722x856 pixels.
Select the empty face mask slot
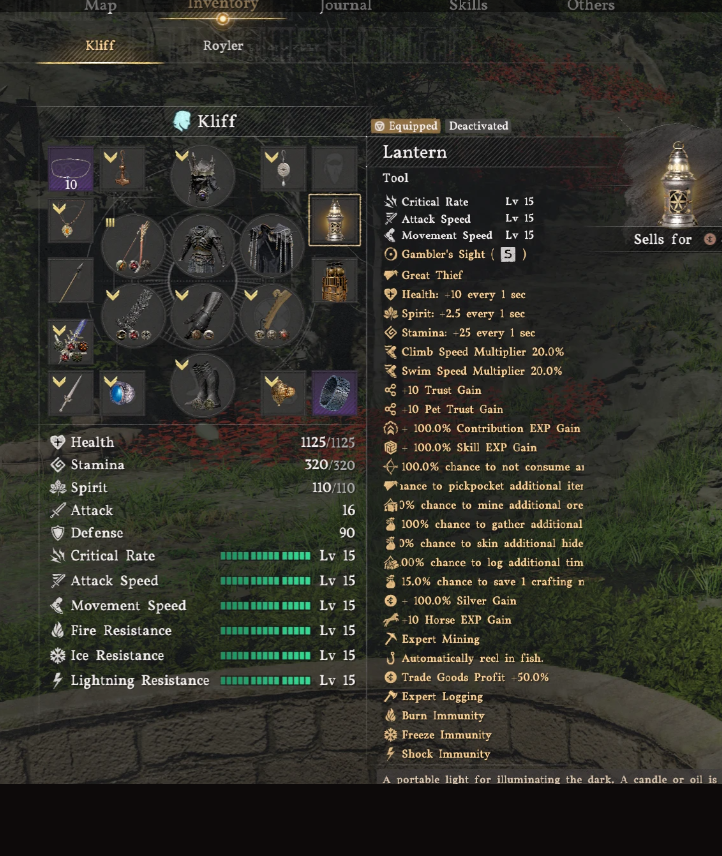[334, 170]
